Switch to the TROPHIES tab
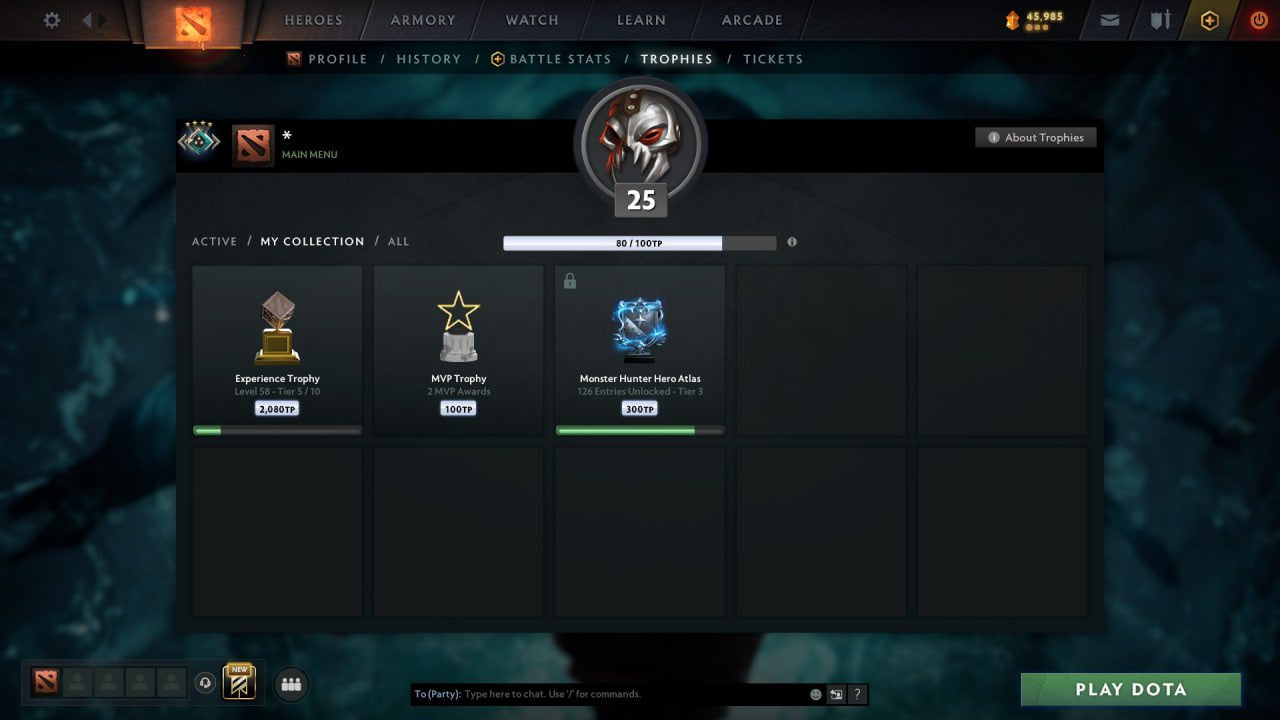Viewport: 1280px width, 720px height. point(676,59)
